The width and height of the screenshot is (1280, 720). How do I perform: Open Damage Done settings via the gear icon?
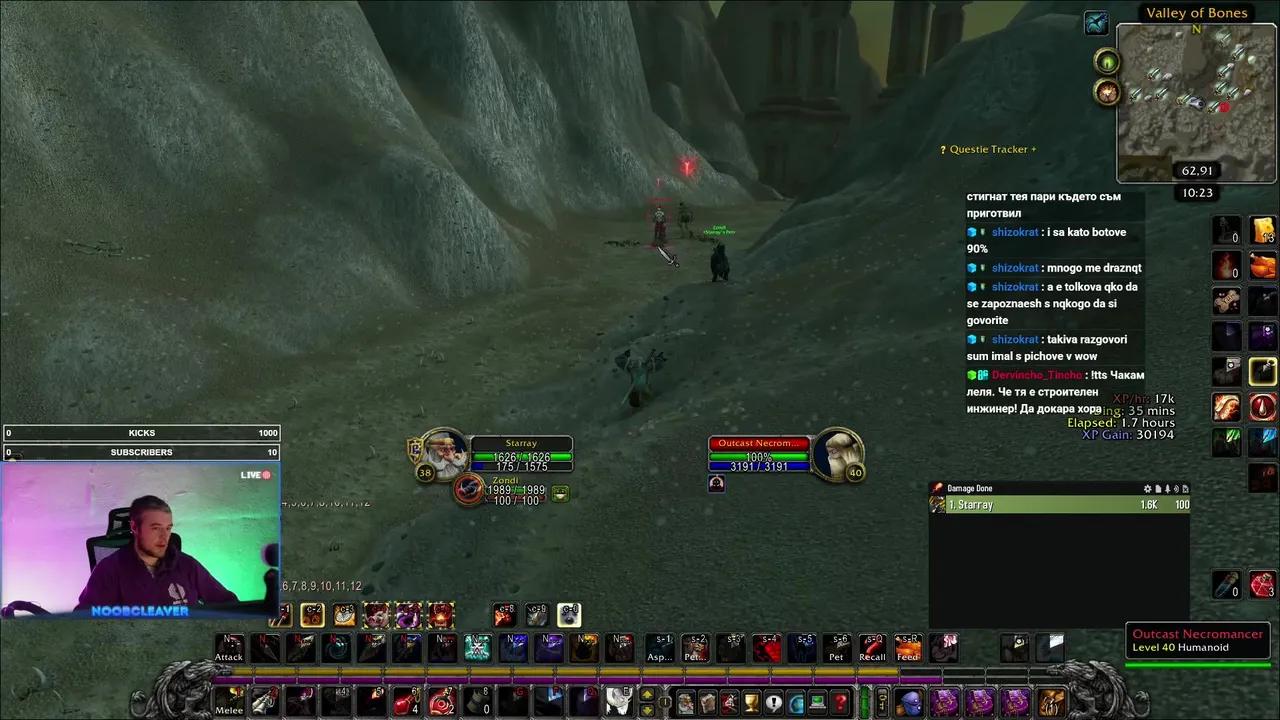(1147, 488)
